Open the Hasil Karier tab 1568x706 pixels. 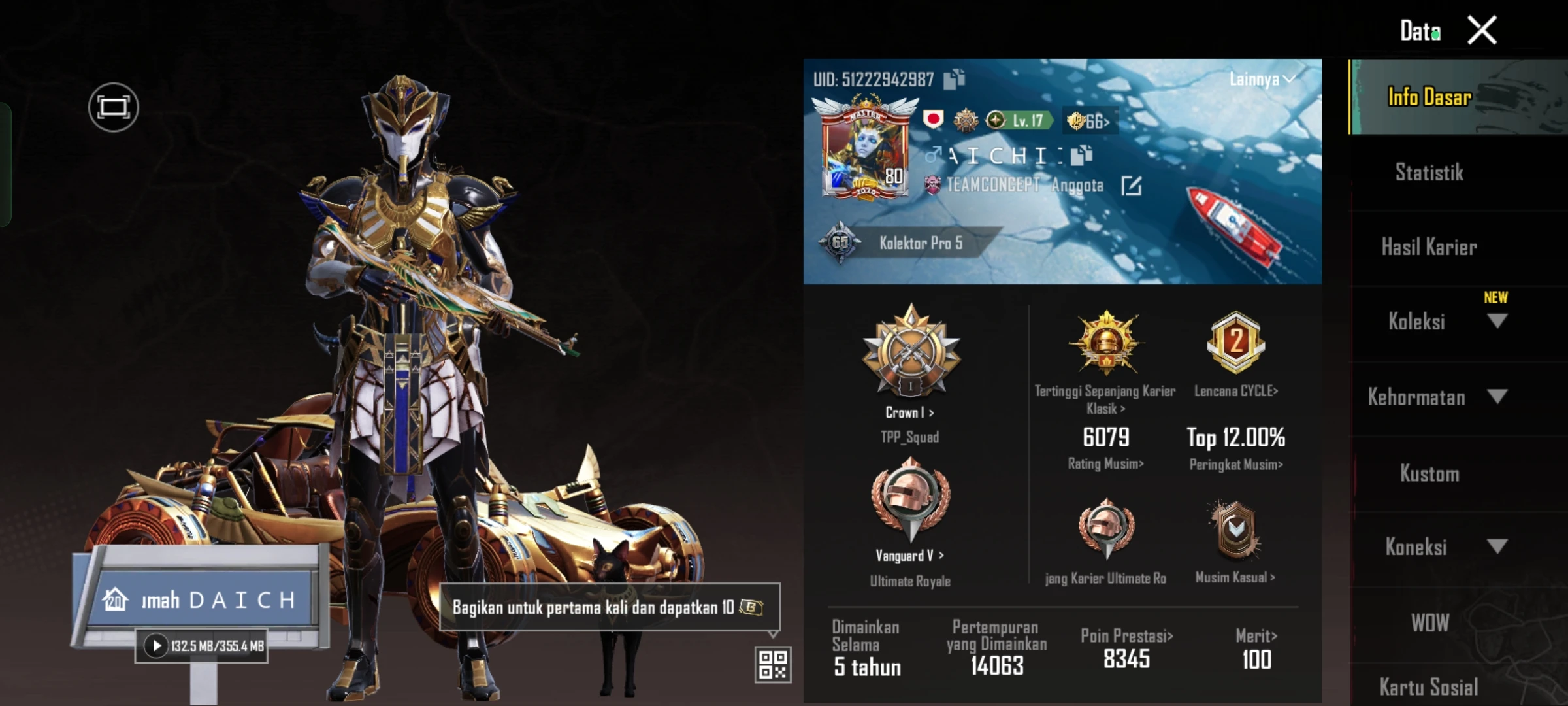tap(1429, 247)
